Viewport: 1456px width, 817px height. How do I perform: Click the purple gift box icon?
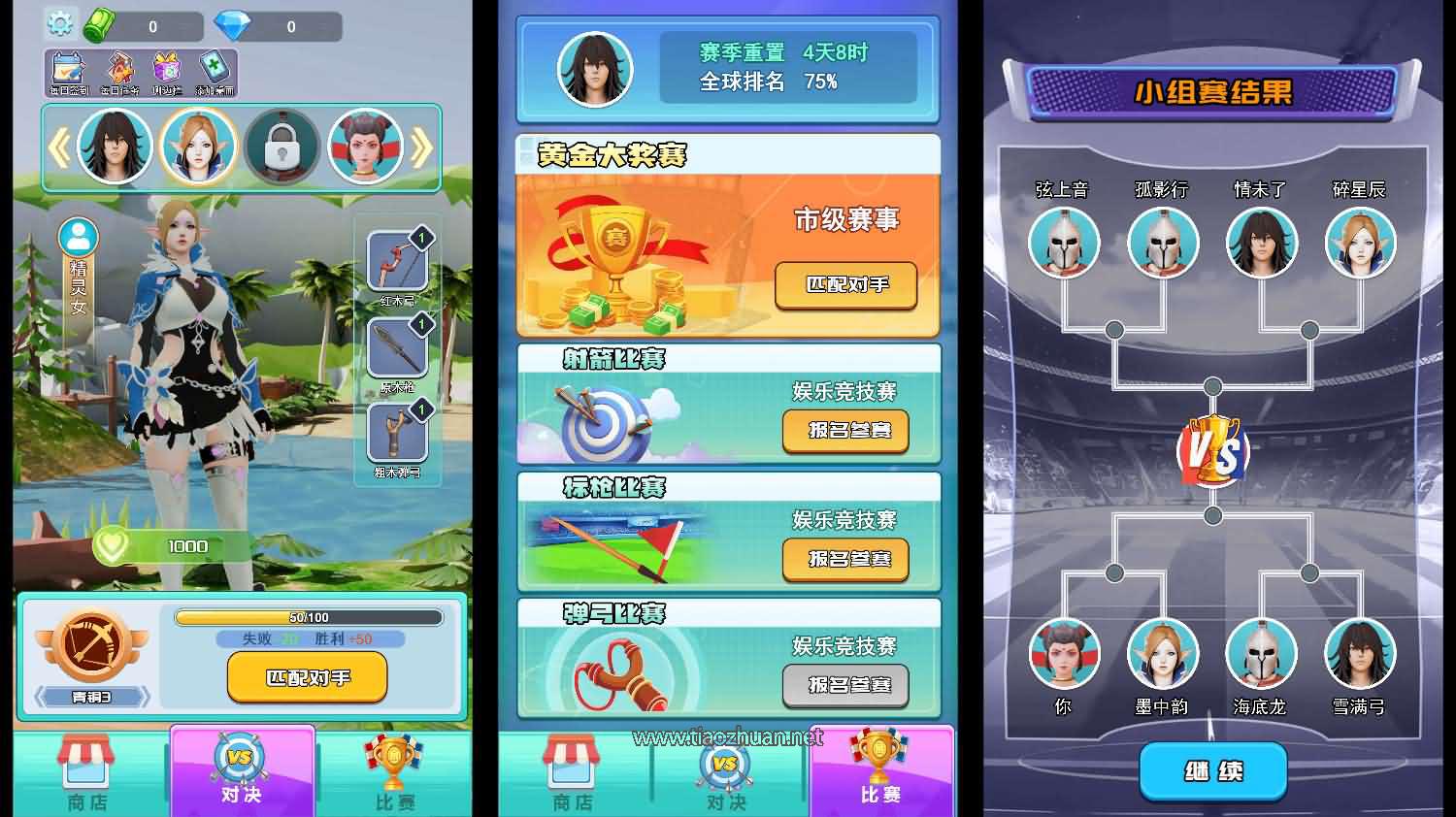(x=165, y=68)
